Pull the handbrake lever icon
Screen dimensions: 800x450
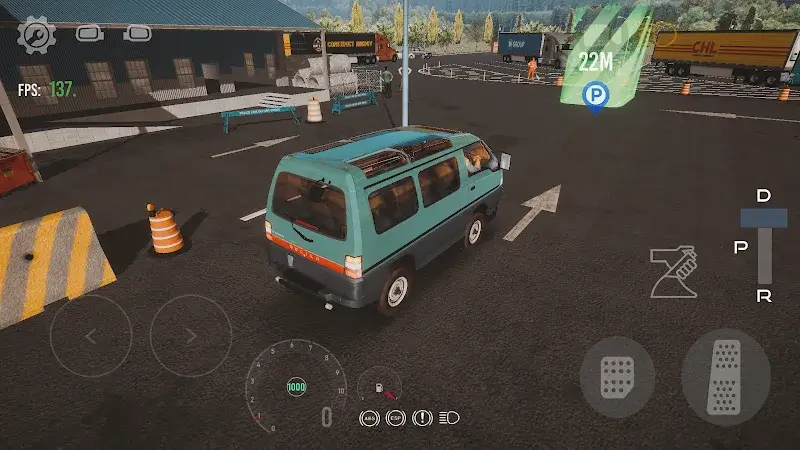[673, 273]
